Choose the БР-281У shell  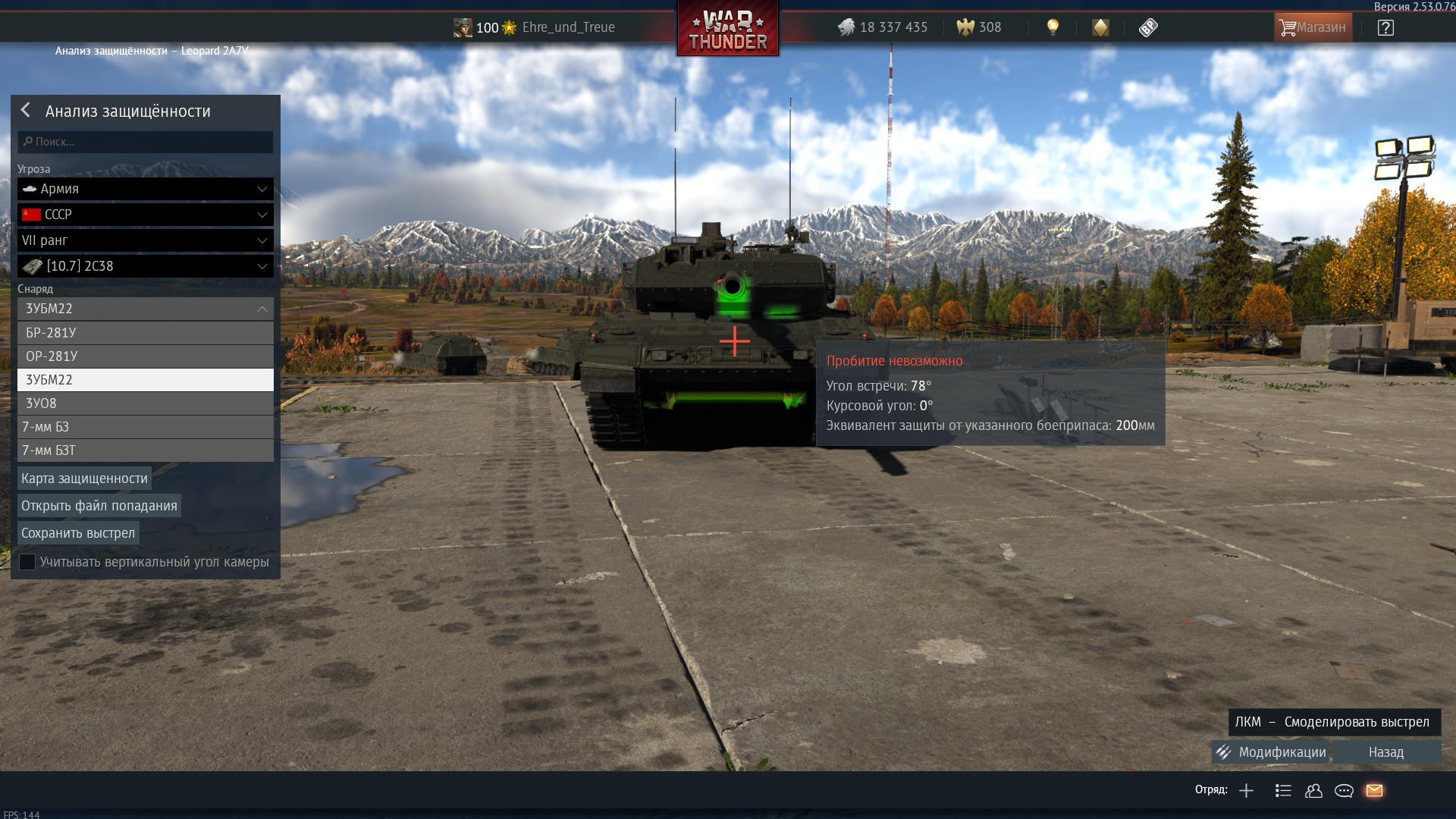coord(146,333)
